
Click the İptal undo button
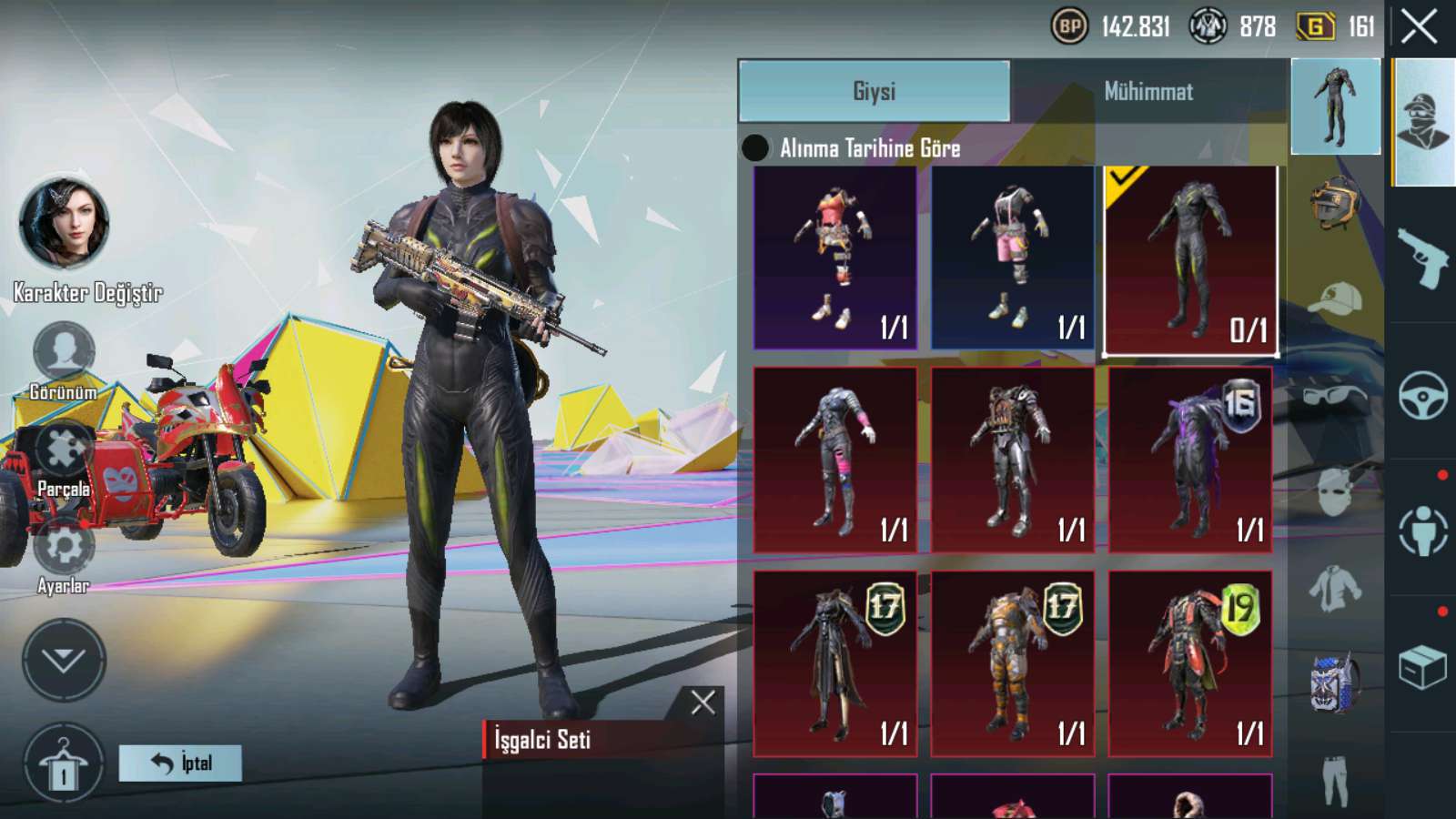pos(180,763)
